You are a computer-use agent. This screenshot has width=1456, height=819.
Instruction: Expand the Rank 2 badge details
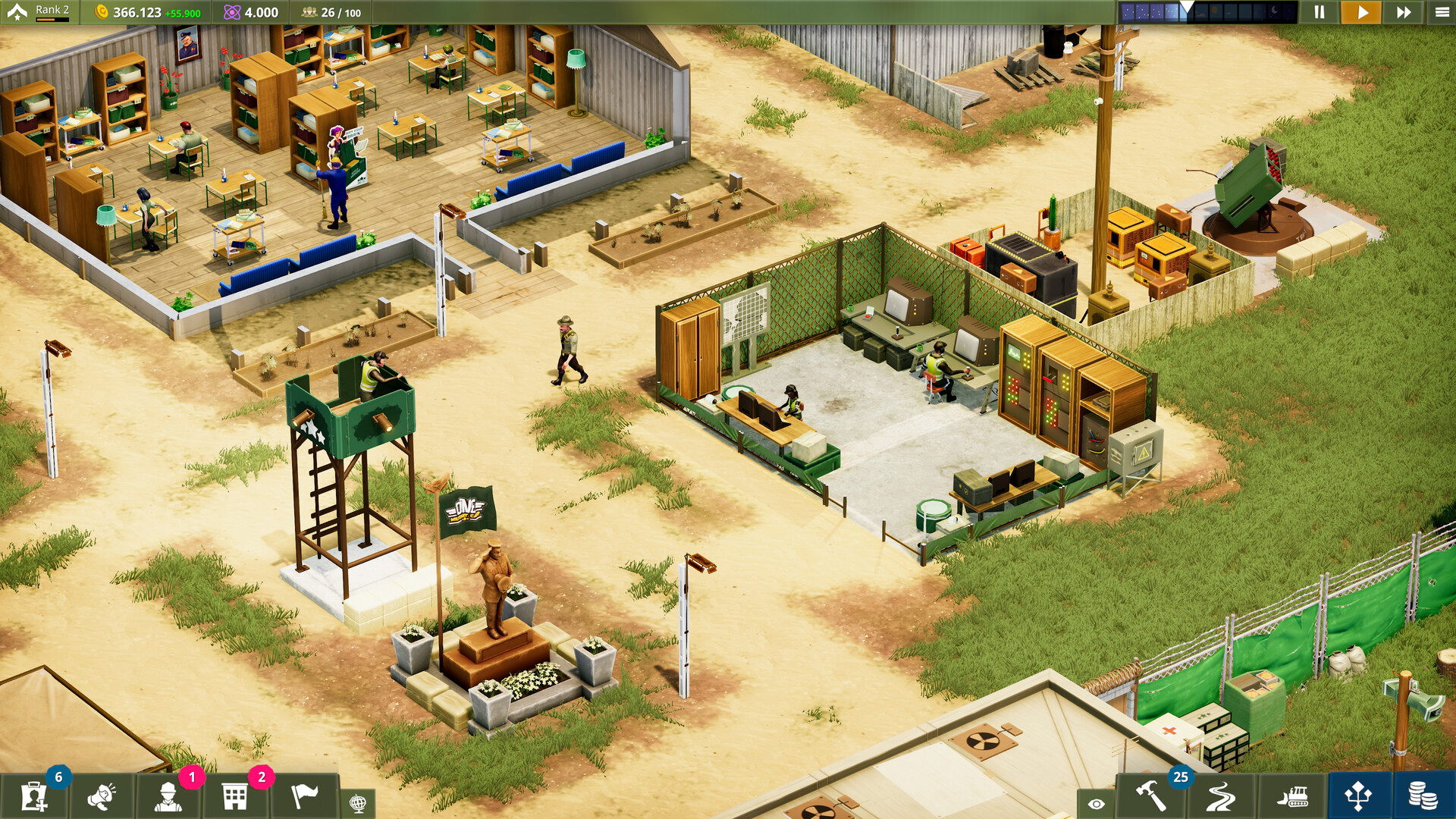[x=47, y=9]
